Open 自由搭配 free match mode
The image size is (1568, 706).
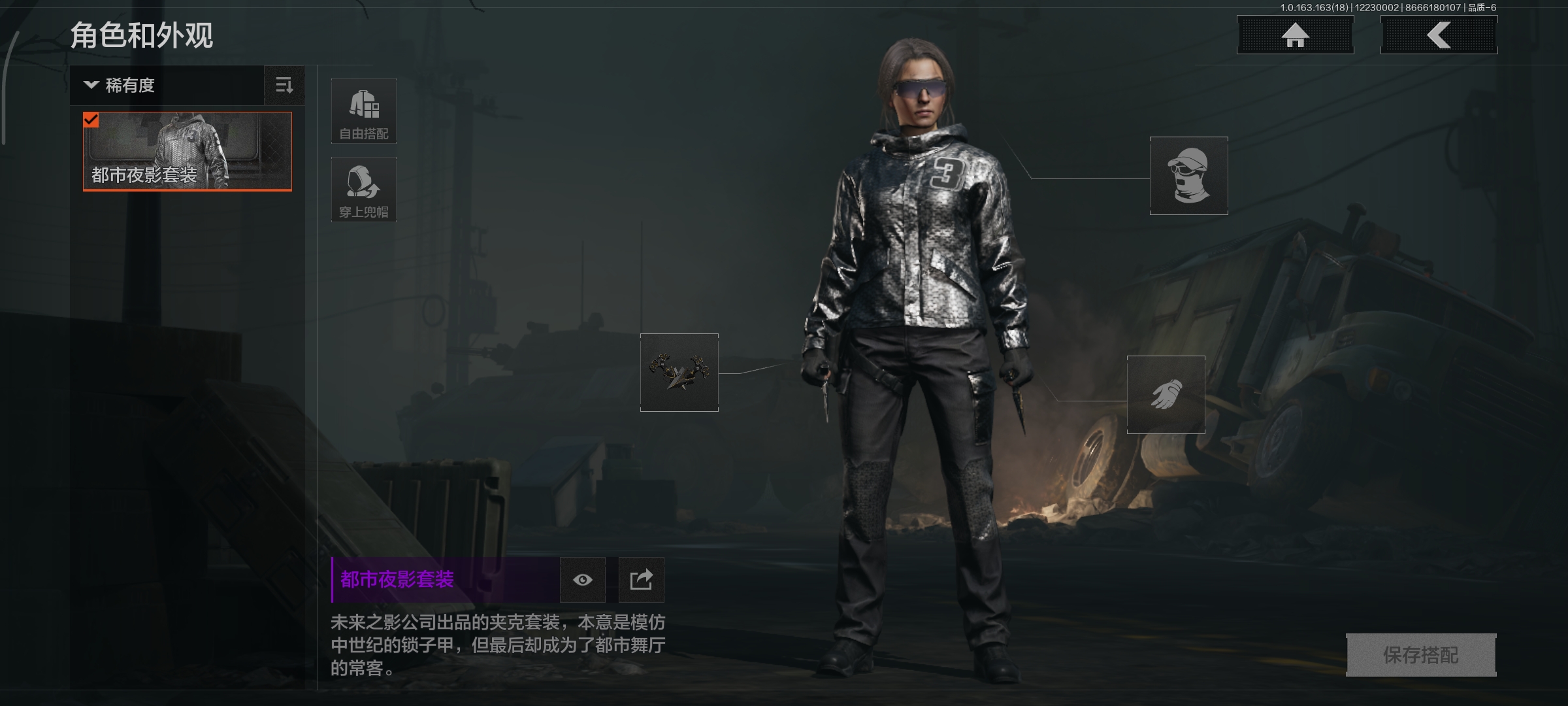point(364,111)
